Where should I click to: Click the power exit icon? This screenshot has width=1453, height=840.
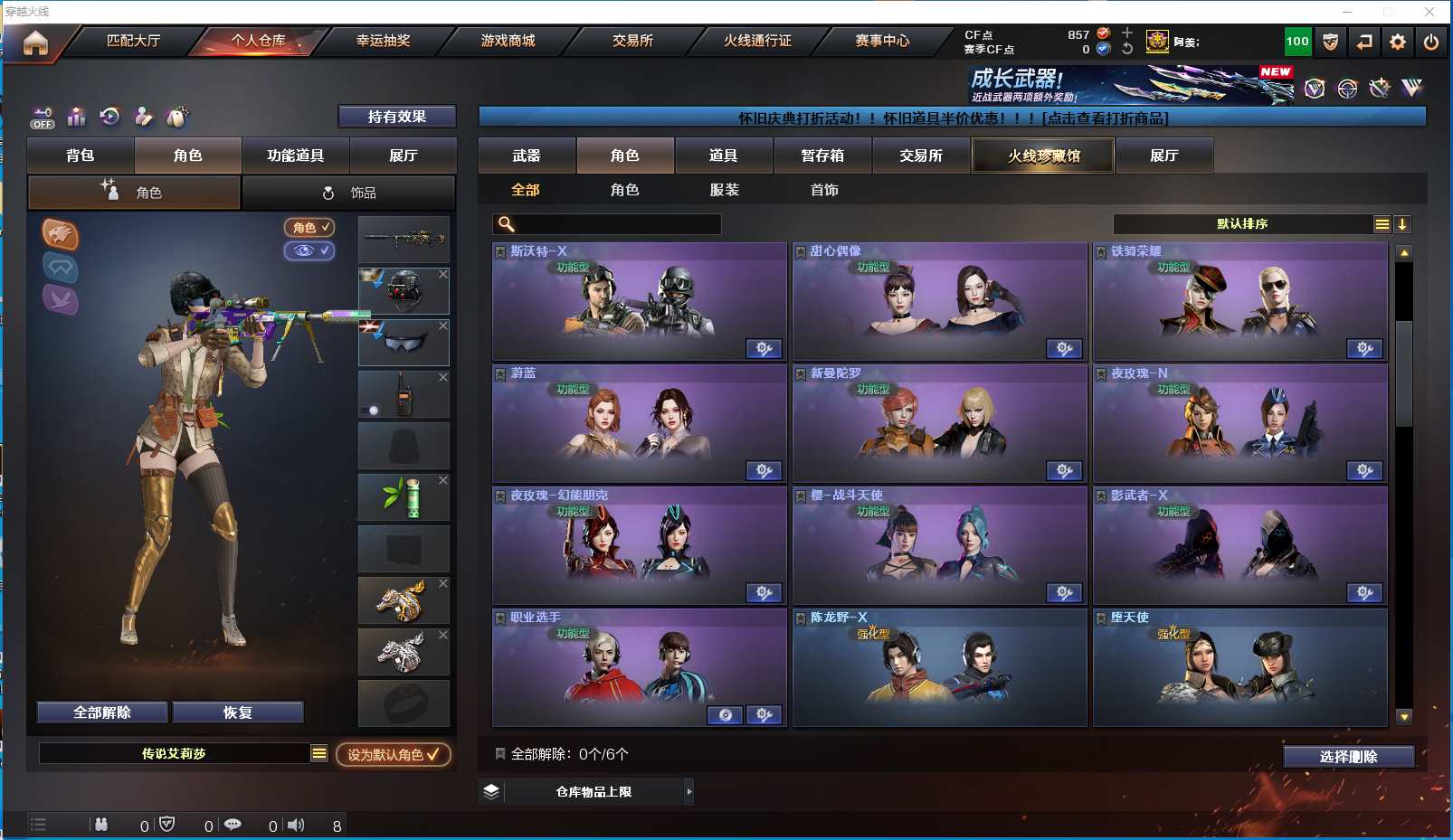(1430, 42)
